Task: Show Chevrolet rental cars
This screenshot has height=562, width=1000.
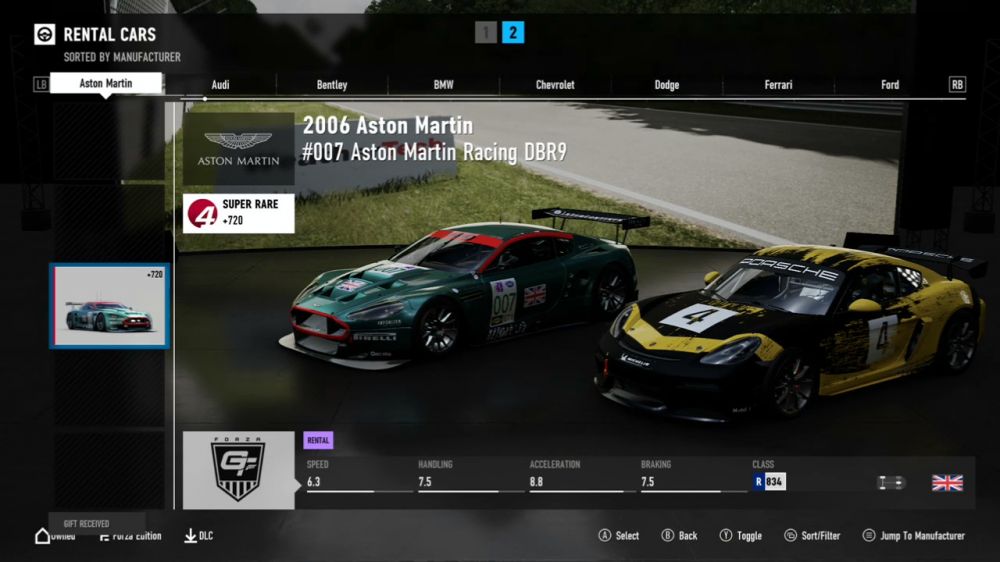Action: (555, 85)
